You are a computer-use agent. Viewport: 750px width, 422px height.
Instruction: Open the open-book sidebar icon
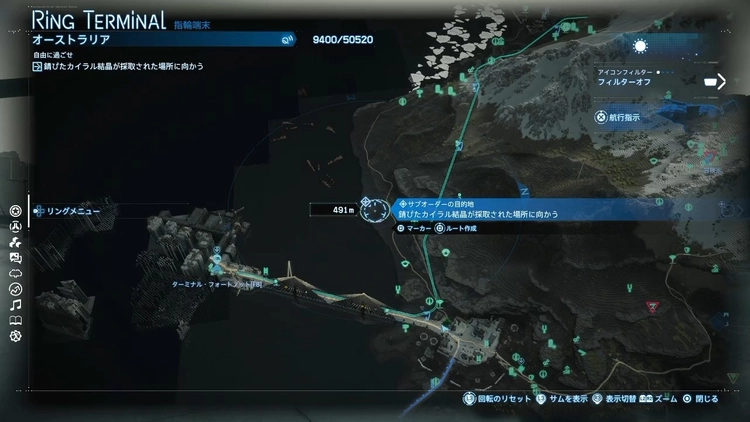15,320
